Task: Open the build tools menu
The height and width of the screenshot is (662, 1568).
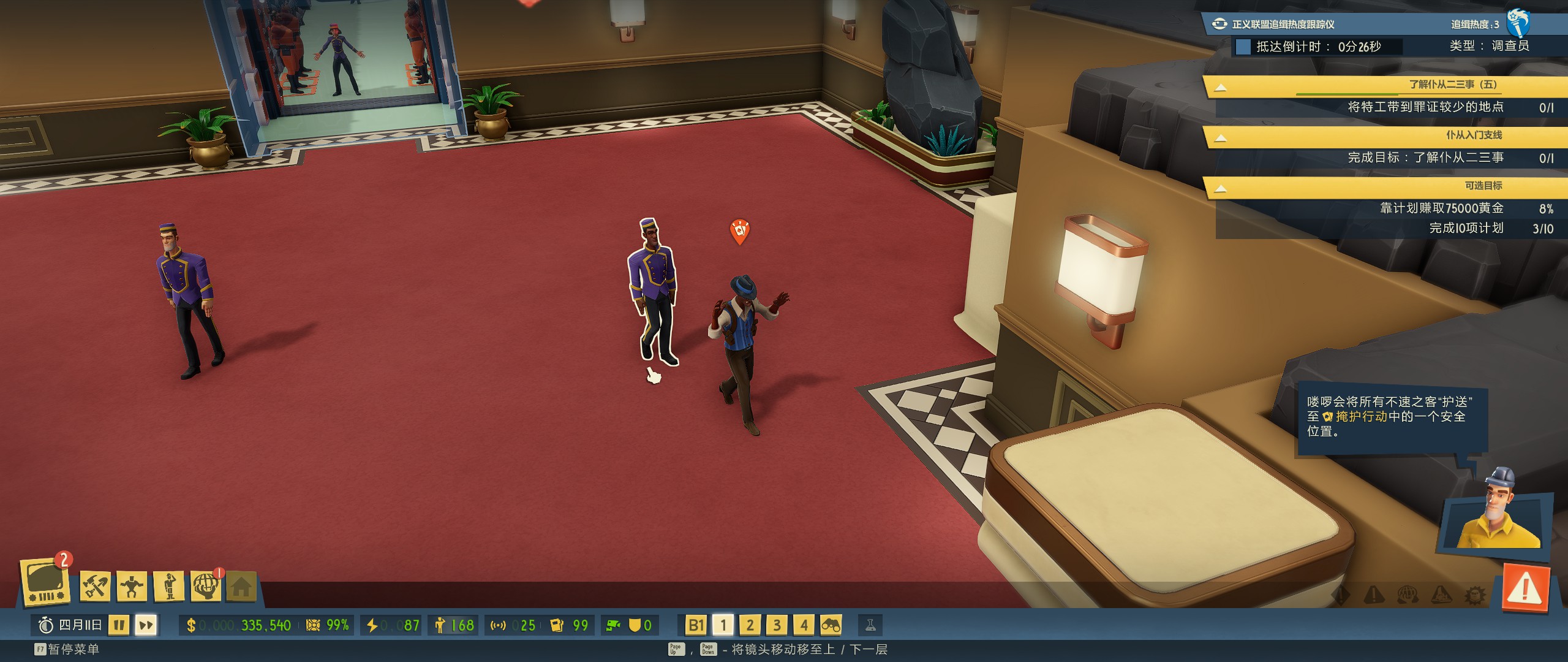Action: pyautogui.click(x=95, y=586)
